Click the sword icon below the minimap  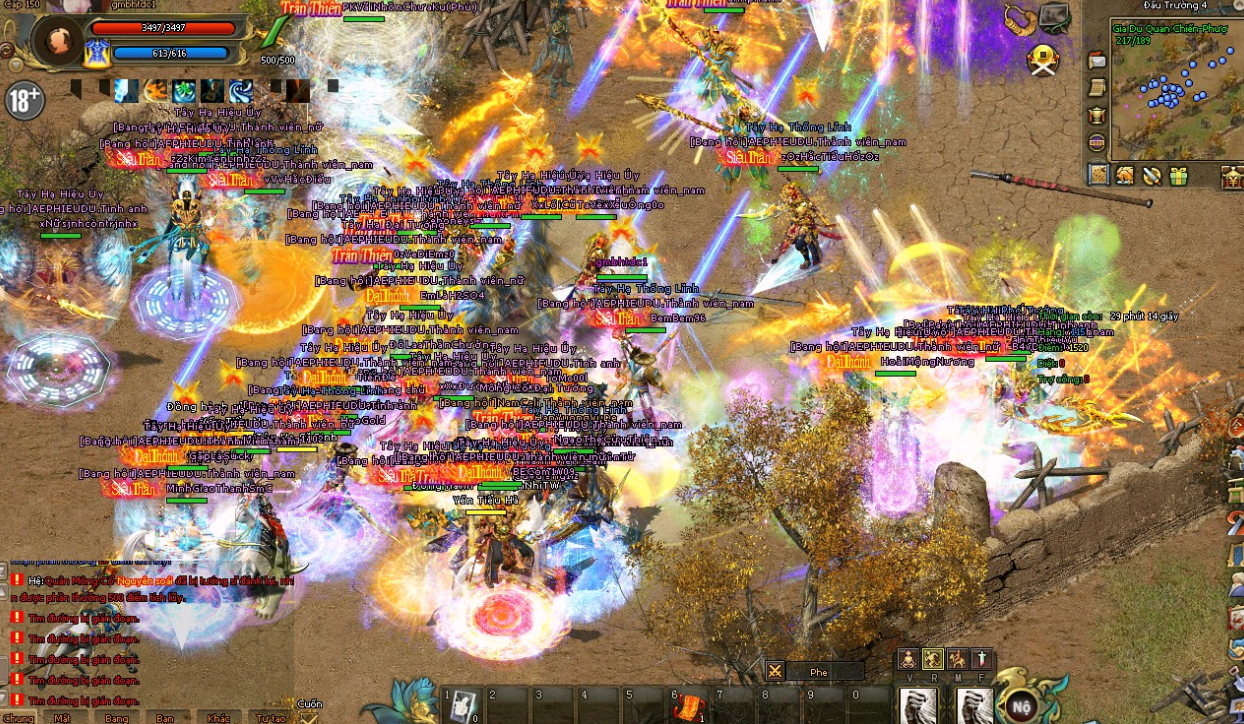(1151, 176)
